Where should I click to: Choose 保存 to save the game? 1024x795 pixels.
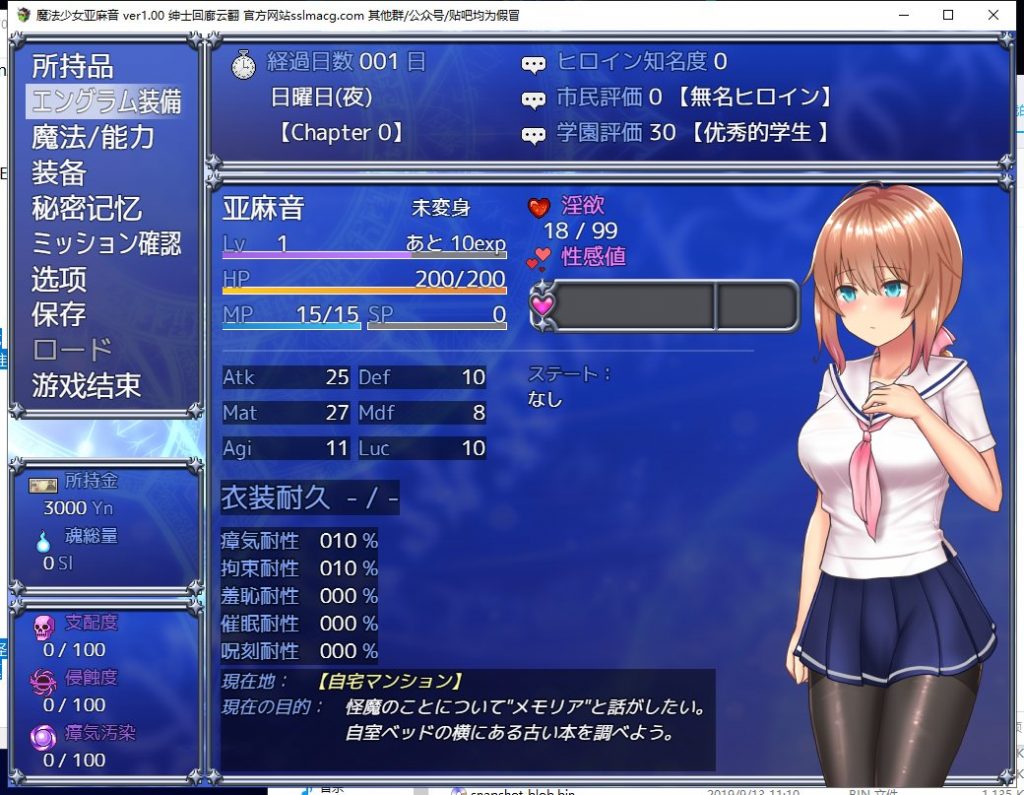point(59,314)
